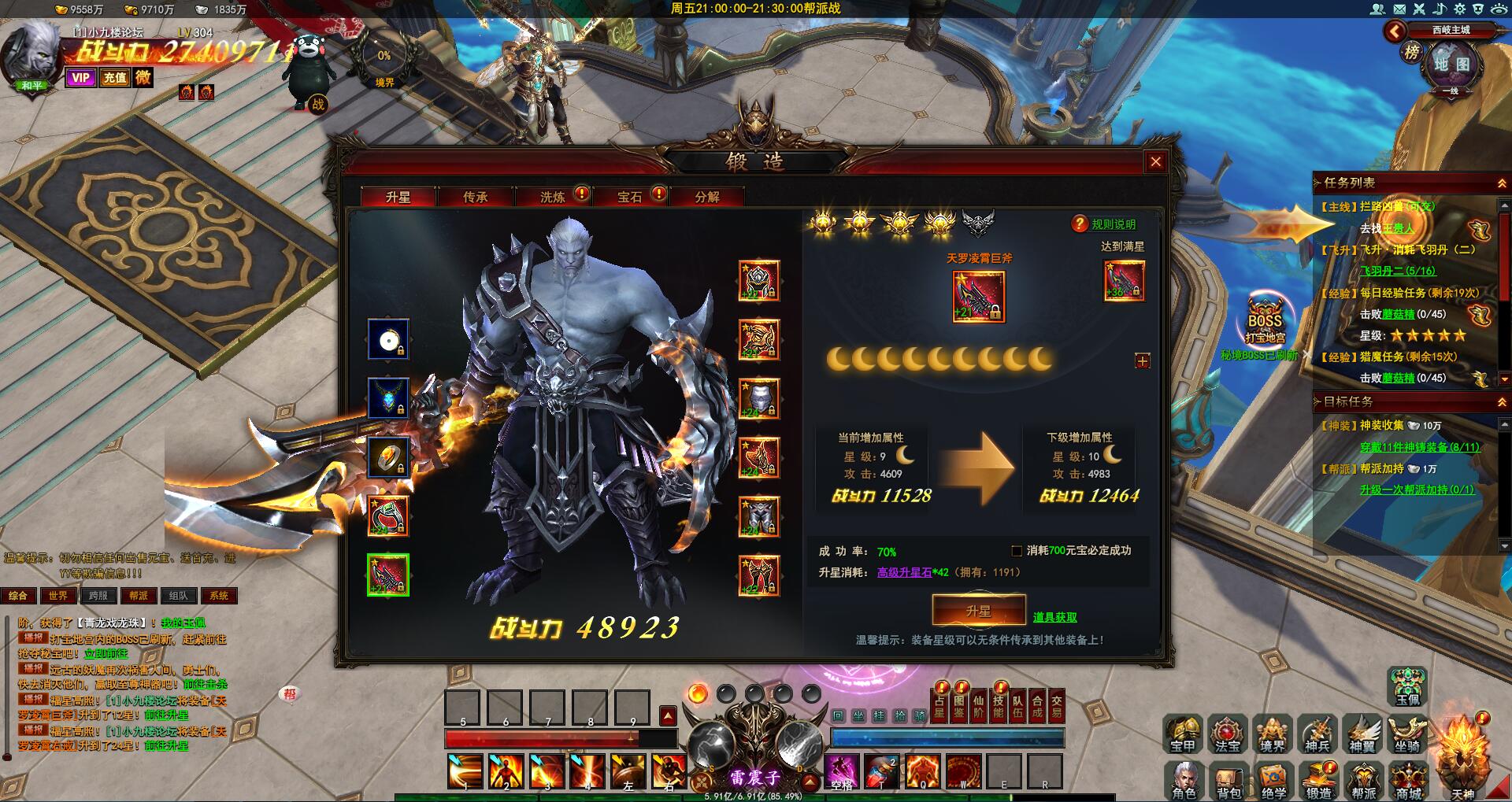
Task: Open the VIP panel
Action: (x=80, y=77)
